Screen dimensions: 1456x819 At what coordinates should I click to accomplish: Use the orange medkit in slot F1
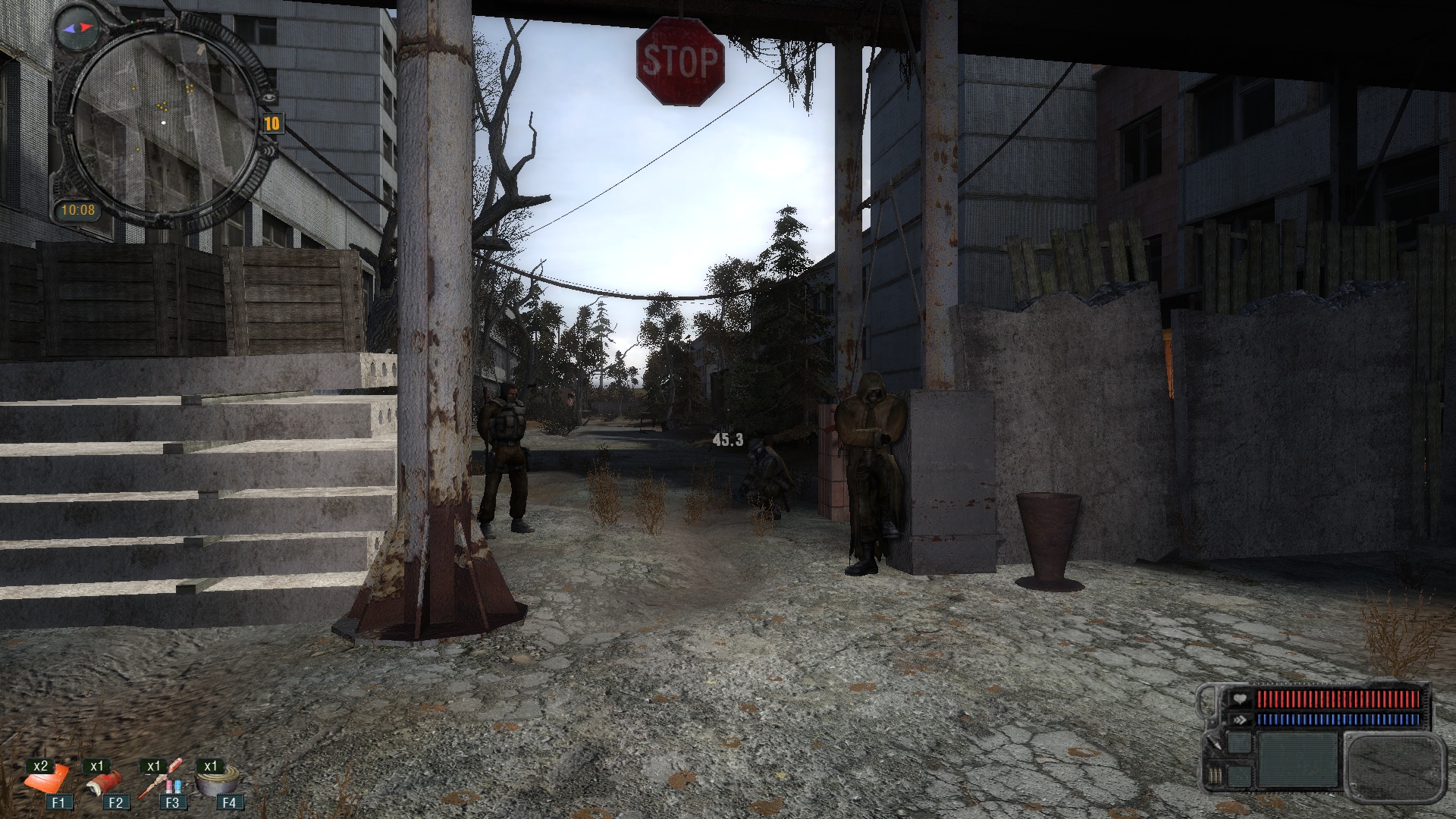coord(47,779)
